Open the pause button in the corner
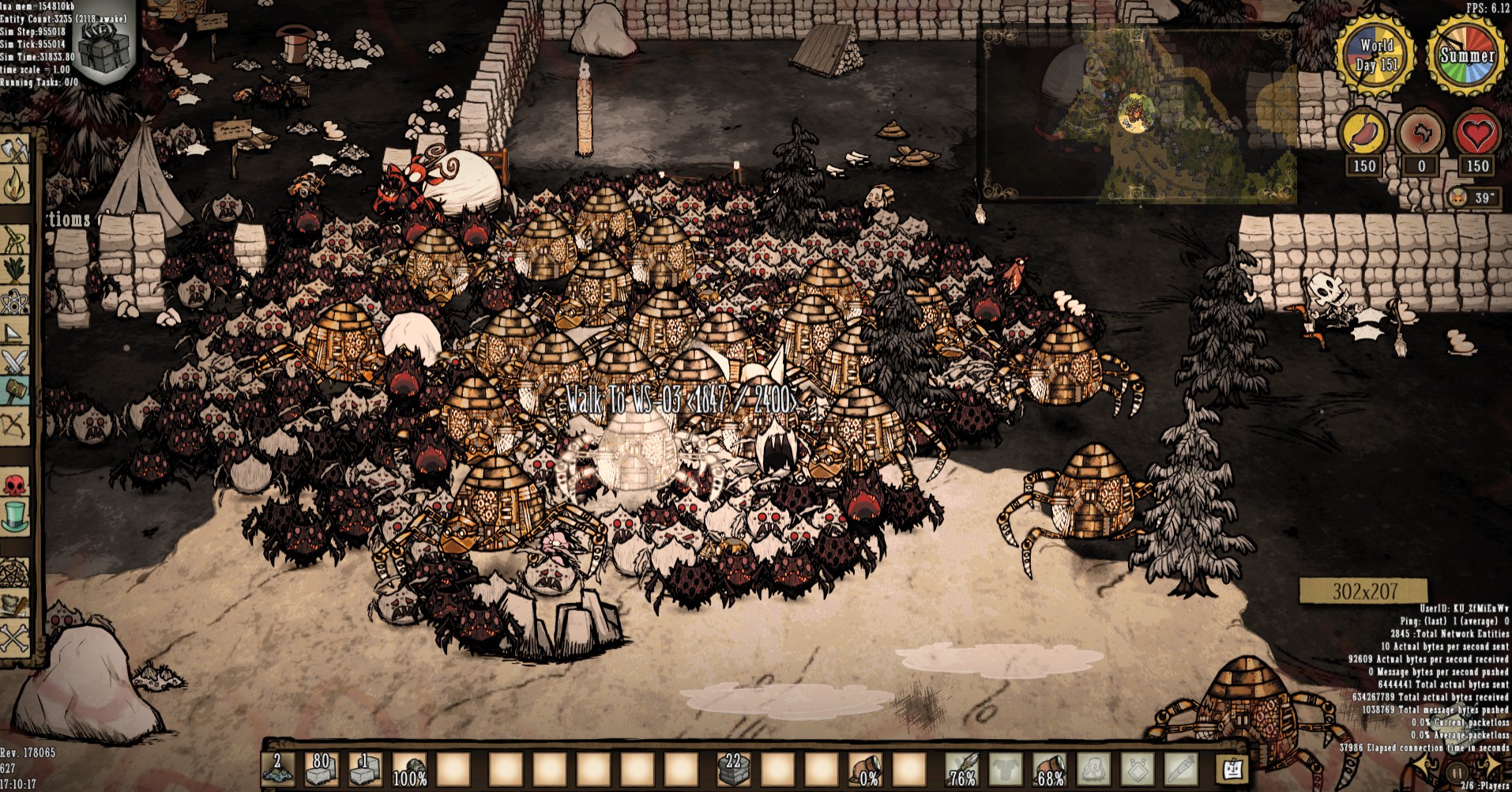 1457,772
